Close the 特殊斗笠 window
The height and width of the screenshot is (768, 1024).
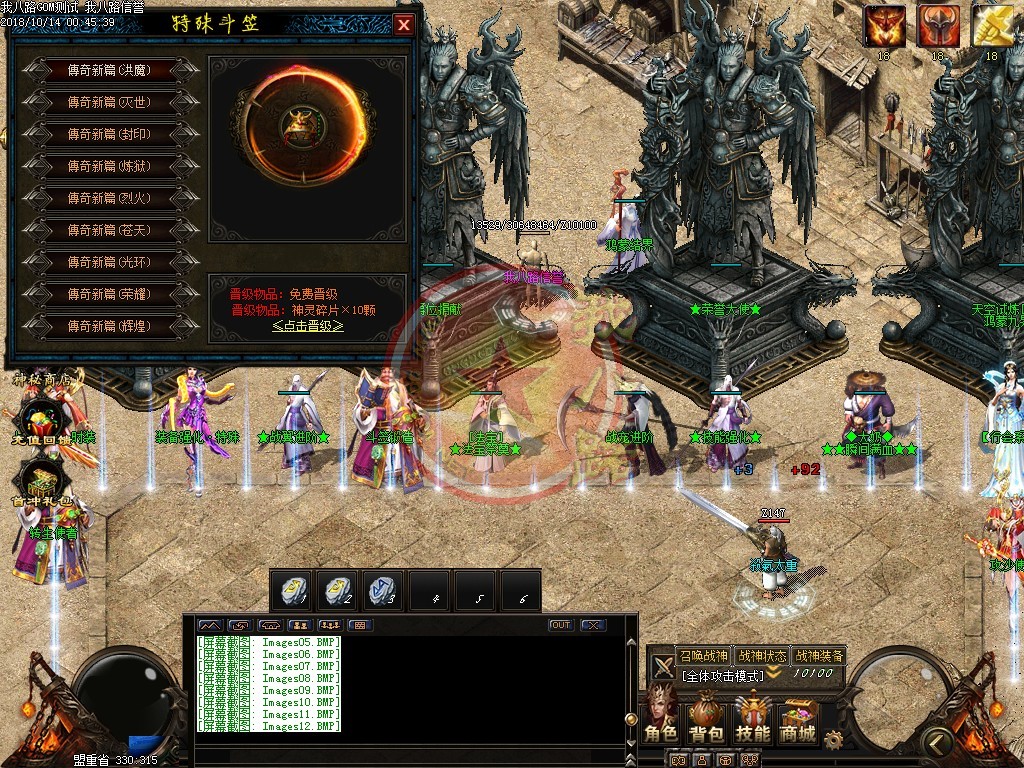pyautogui.click(x=404, y=25)
